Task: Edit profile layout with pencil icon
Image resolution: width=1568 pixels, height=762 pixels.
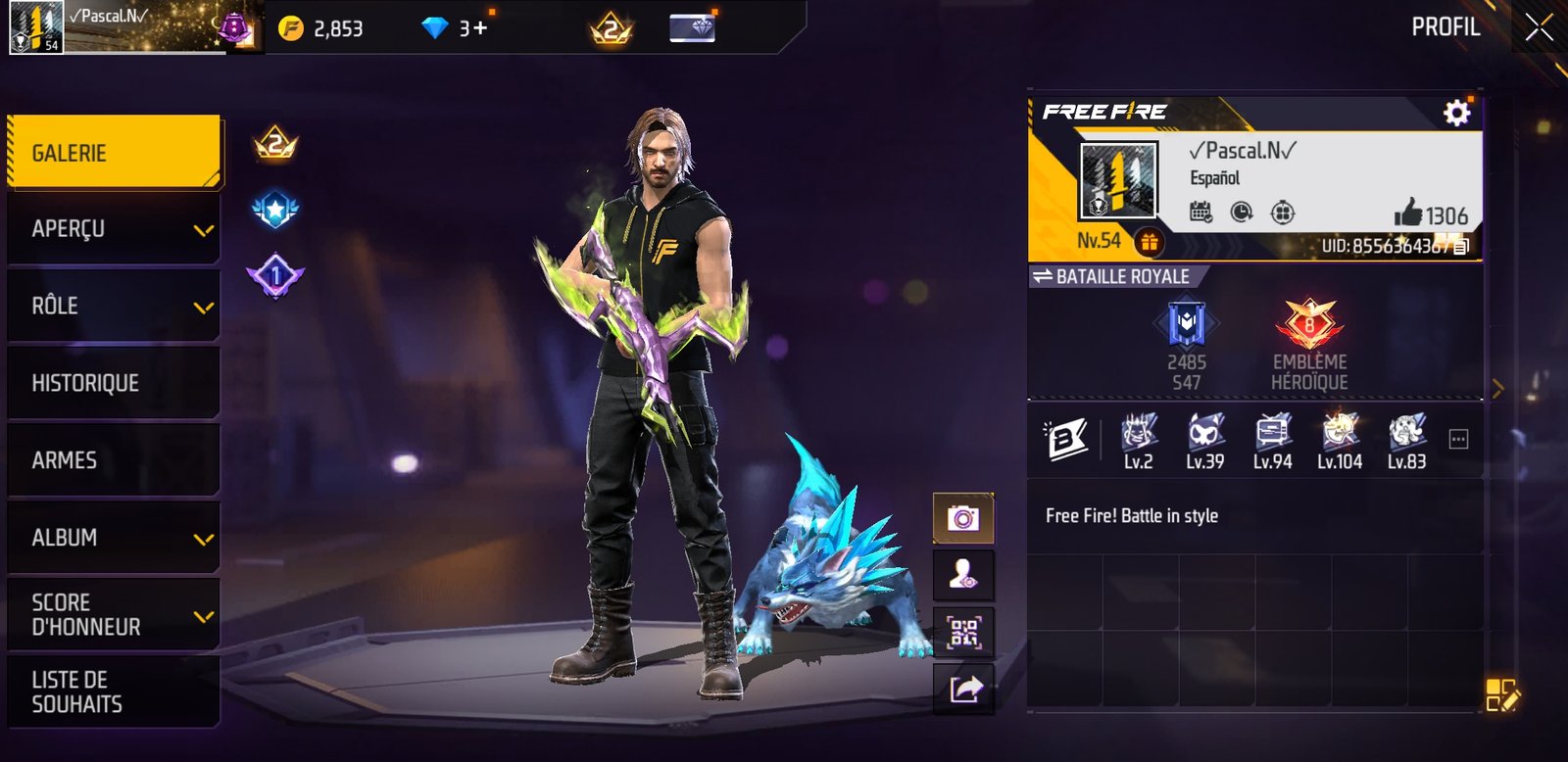Action: 1501,693
